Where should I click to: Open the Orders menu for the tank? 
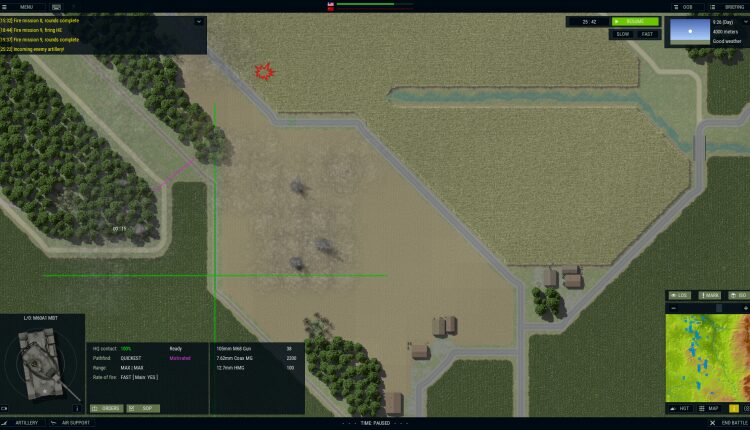(107, 408)
